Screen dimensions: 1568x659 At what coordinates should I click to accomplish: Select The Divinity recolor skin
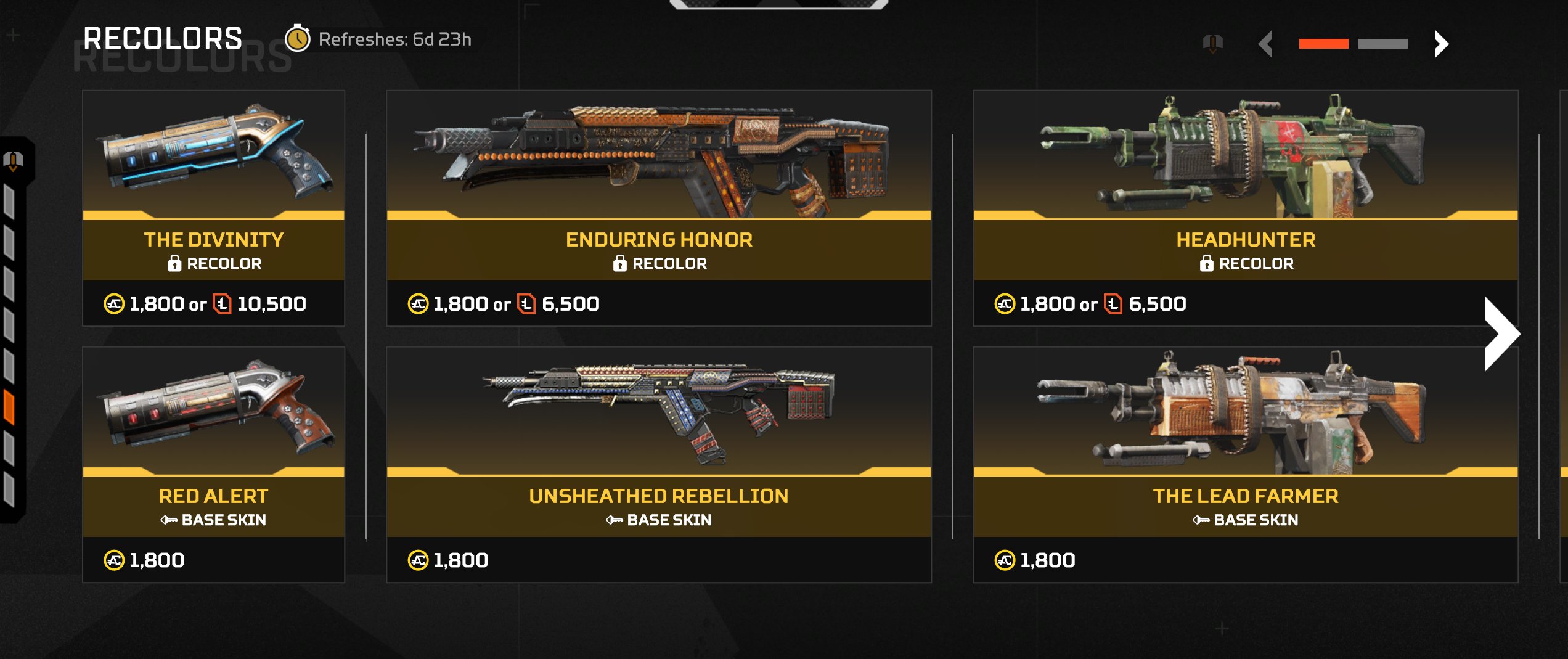click(213, 208)
